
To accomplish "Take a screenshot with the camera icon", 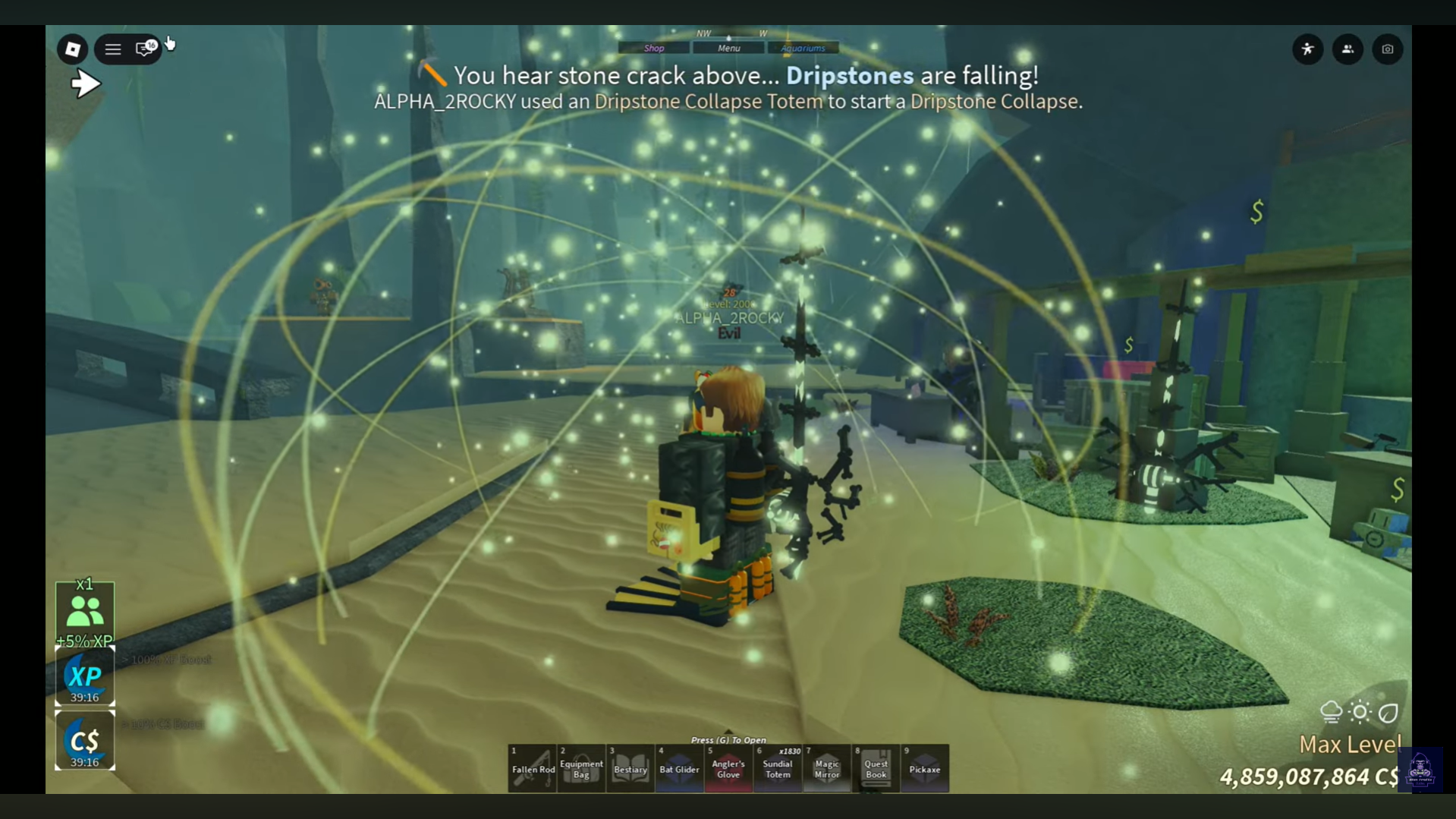I will 1387,49.
